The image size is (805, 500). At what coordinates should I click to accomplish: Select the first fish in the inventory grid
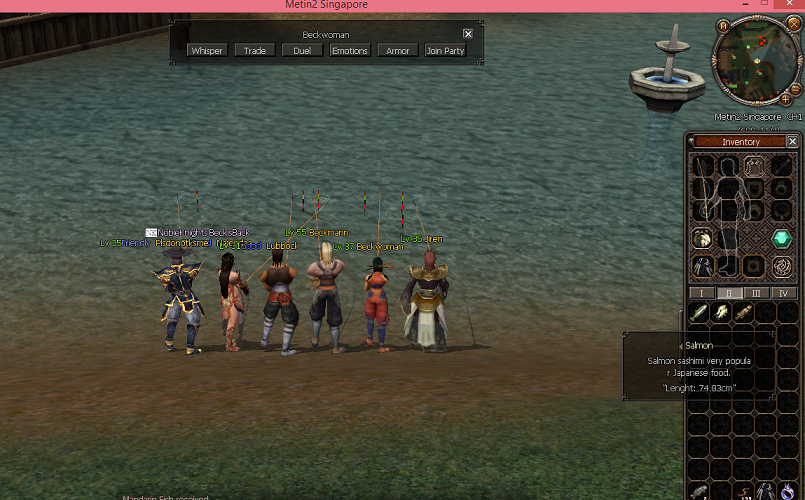701,313
